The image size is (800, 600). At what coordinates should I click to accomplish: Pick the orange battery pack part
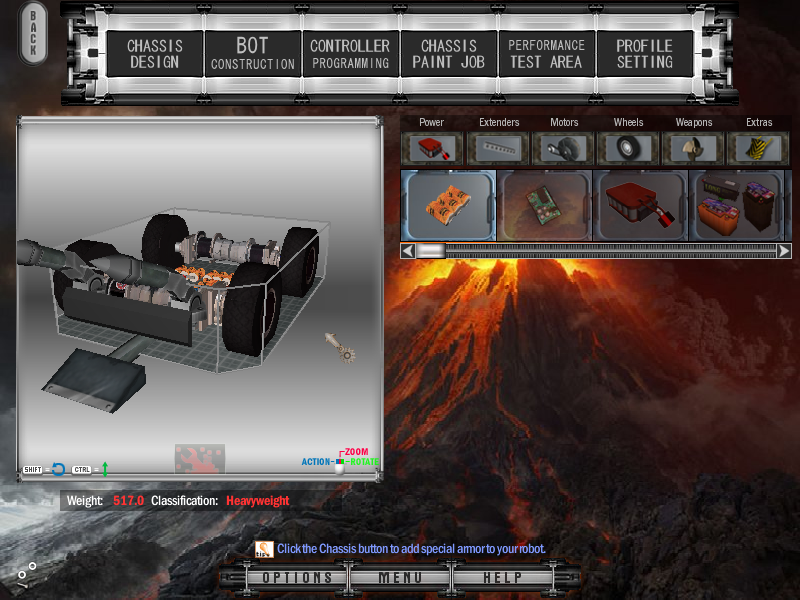point(448,205)
